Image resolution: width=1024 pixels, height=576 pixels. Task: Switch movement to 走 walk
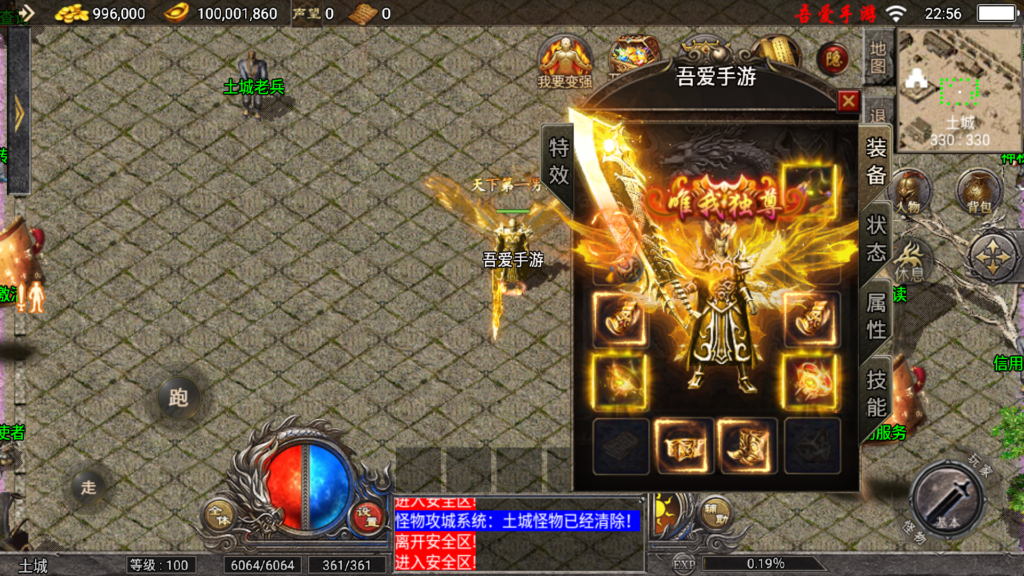[x=89, y=487]
